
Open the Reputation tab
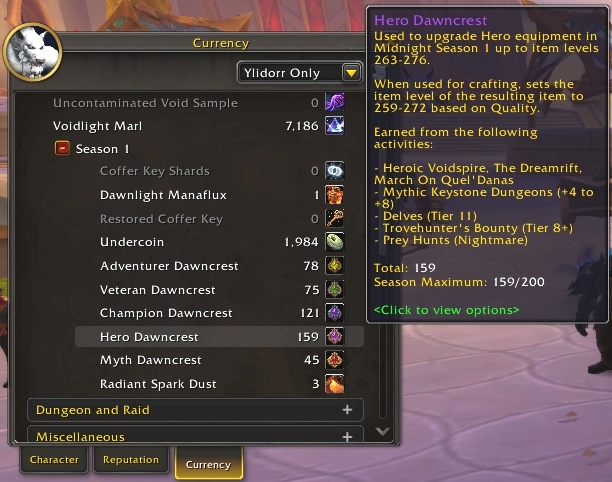pyautogui.click(x=130, y=460)
